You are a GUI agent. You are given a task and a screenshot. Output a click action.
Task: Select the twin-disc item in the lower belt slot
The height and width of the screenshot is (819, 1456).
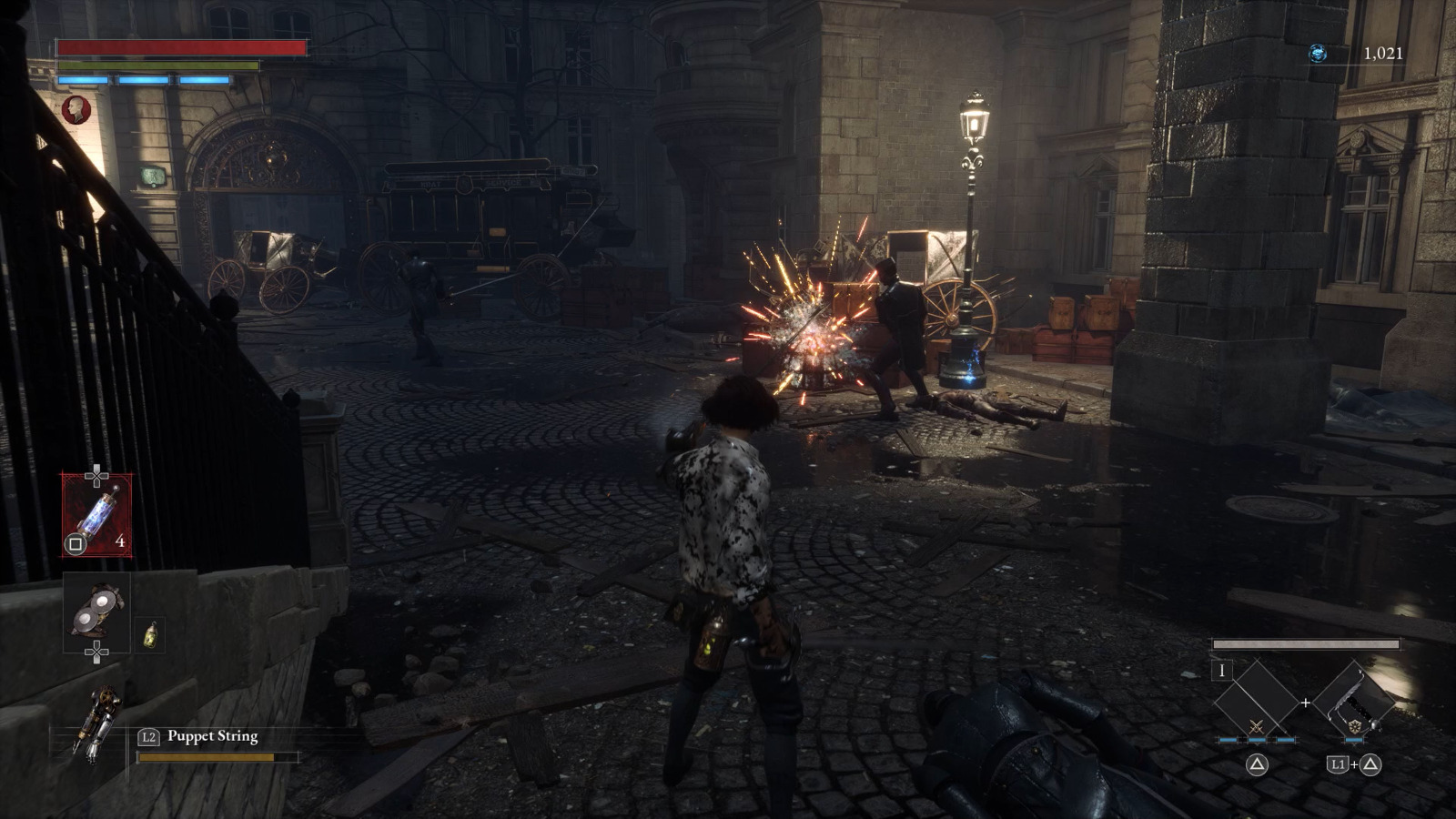(96, 612)
